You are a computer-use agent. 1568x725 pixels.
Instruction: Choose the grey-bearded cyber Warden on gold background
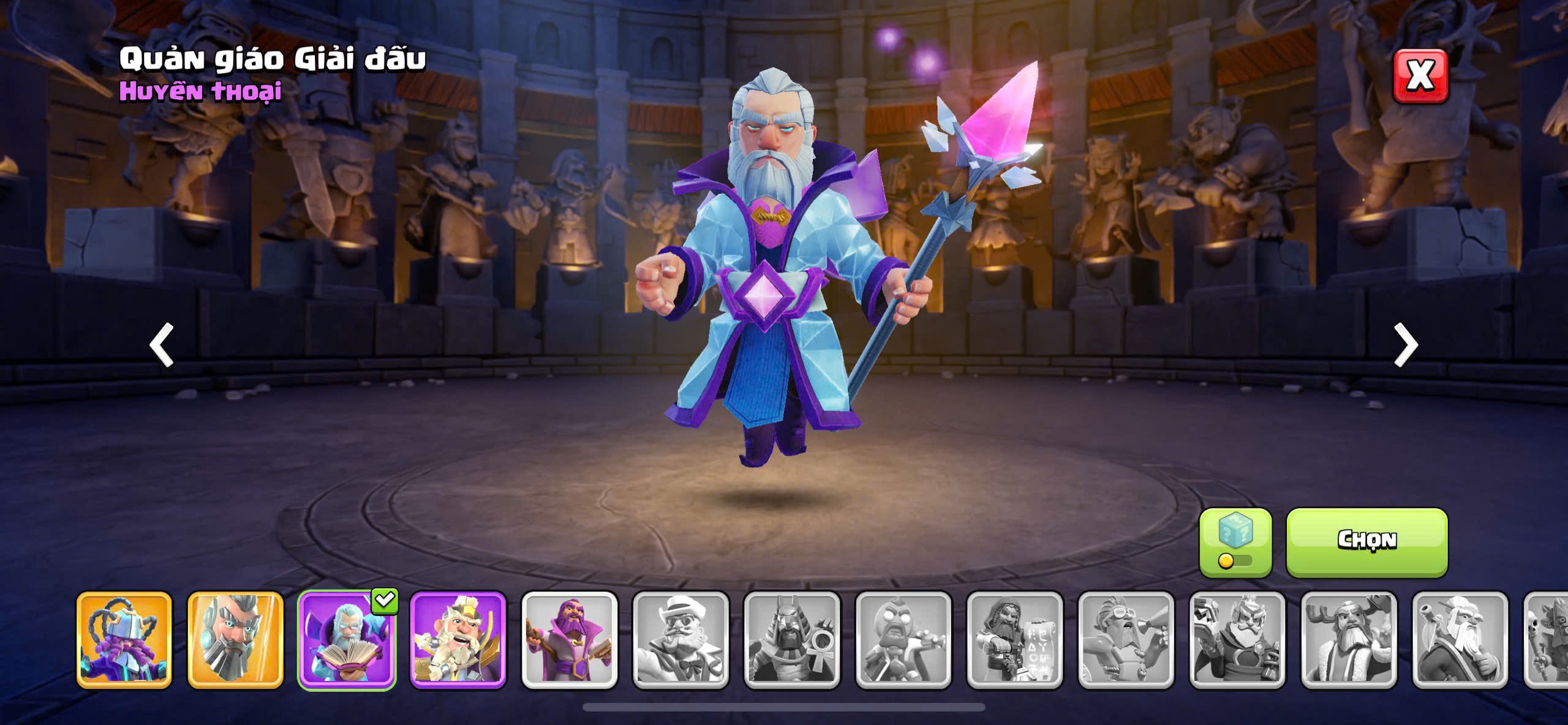click(x=236, y=640)
